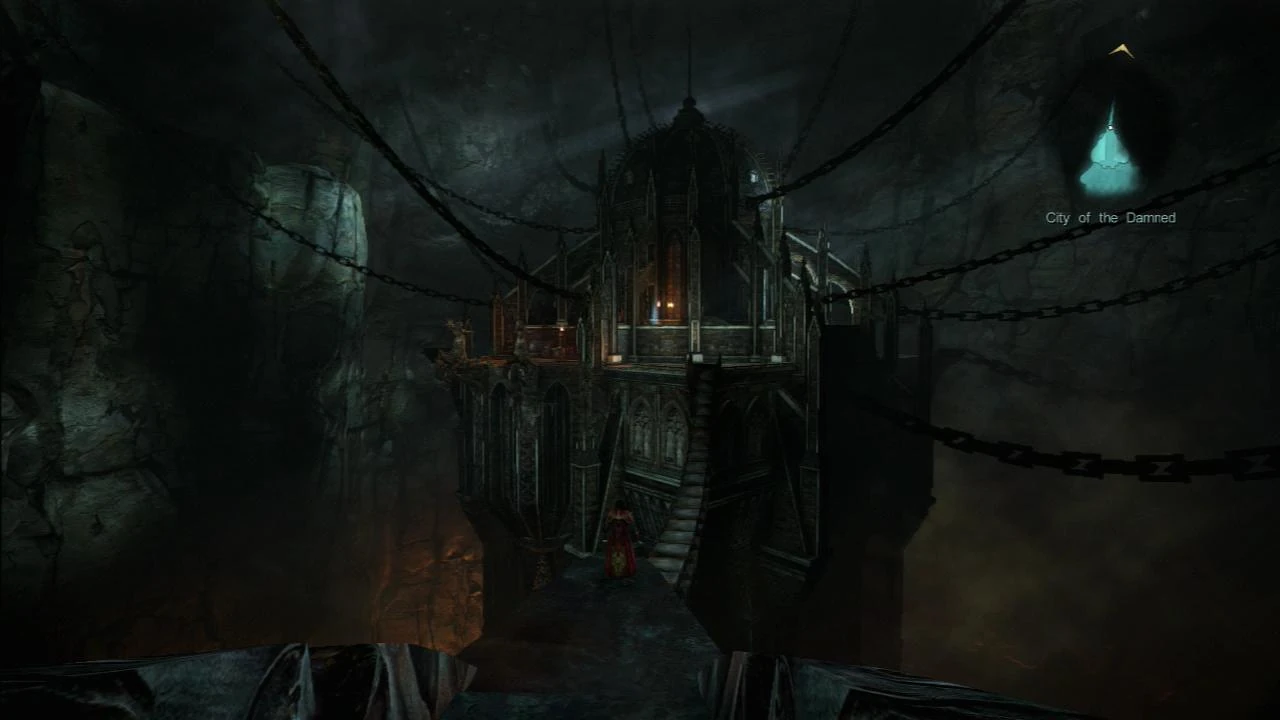Select the small lantern glow on the balcony railing
This screenshot has width=1280, height=720.
click(x=562, y=331)
